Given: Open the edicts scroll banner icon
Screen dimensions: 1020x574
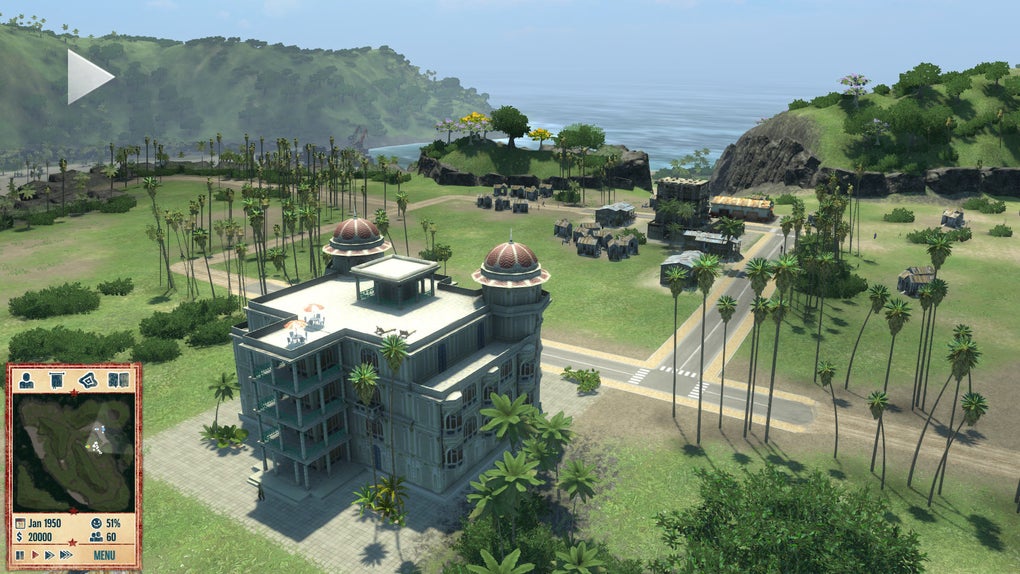Looking at the screenshot, I should click(56, 380).
